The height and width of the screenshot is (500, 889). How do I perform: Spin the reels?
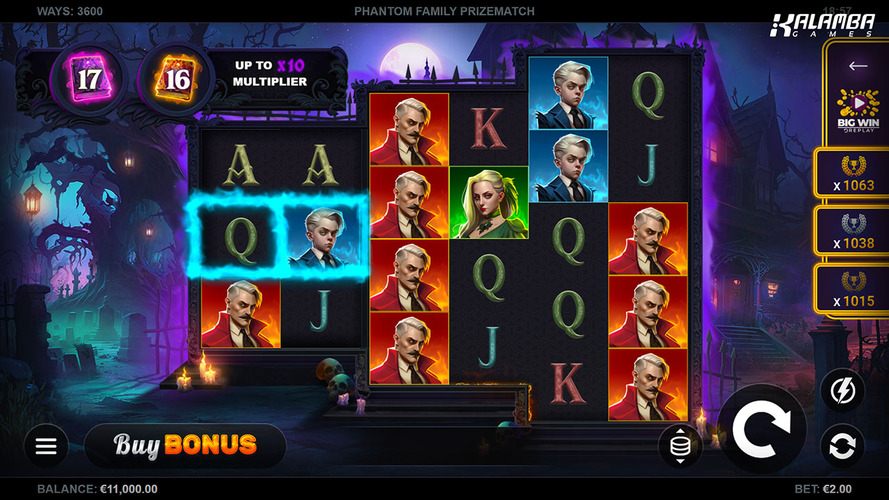click(761, 428)
